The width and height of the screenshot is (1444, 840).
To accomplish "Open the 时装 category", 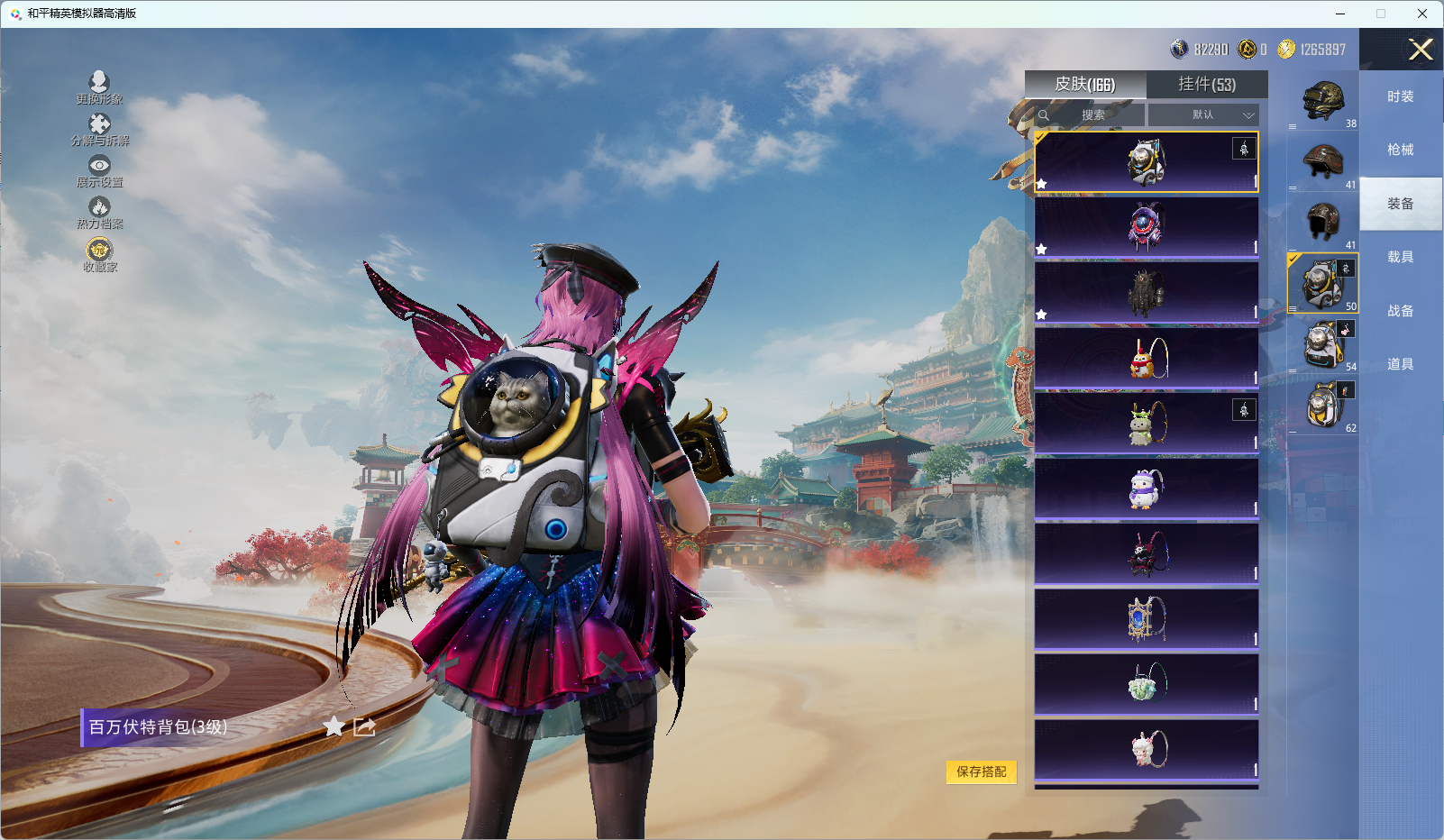I will click(1400, 96).
